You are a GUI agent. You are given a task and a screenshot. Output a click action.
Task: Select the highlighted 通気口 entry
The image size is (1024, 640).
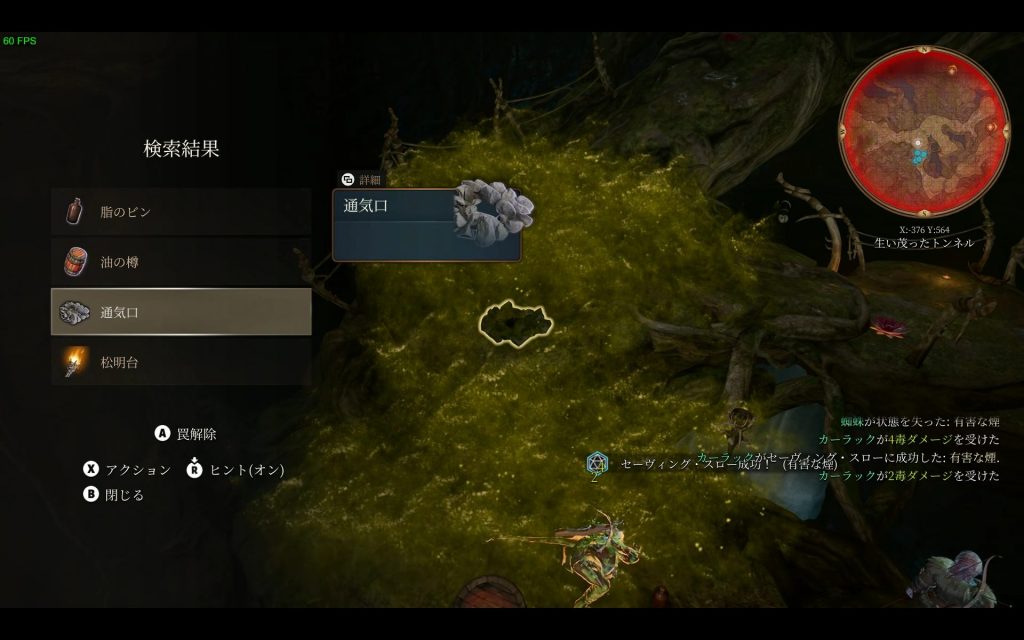181,312
